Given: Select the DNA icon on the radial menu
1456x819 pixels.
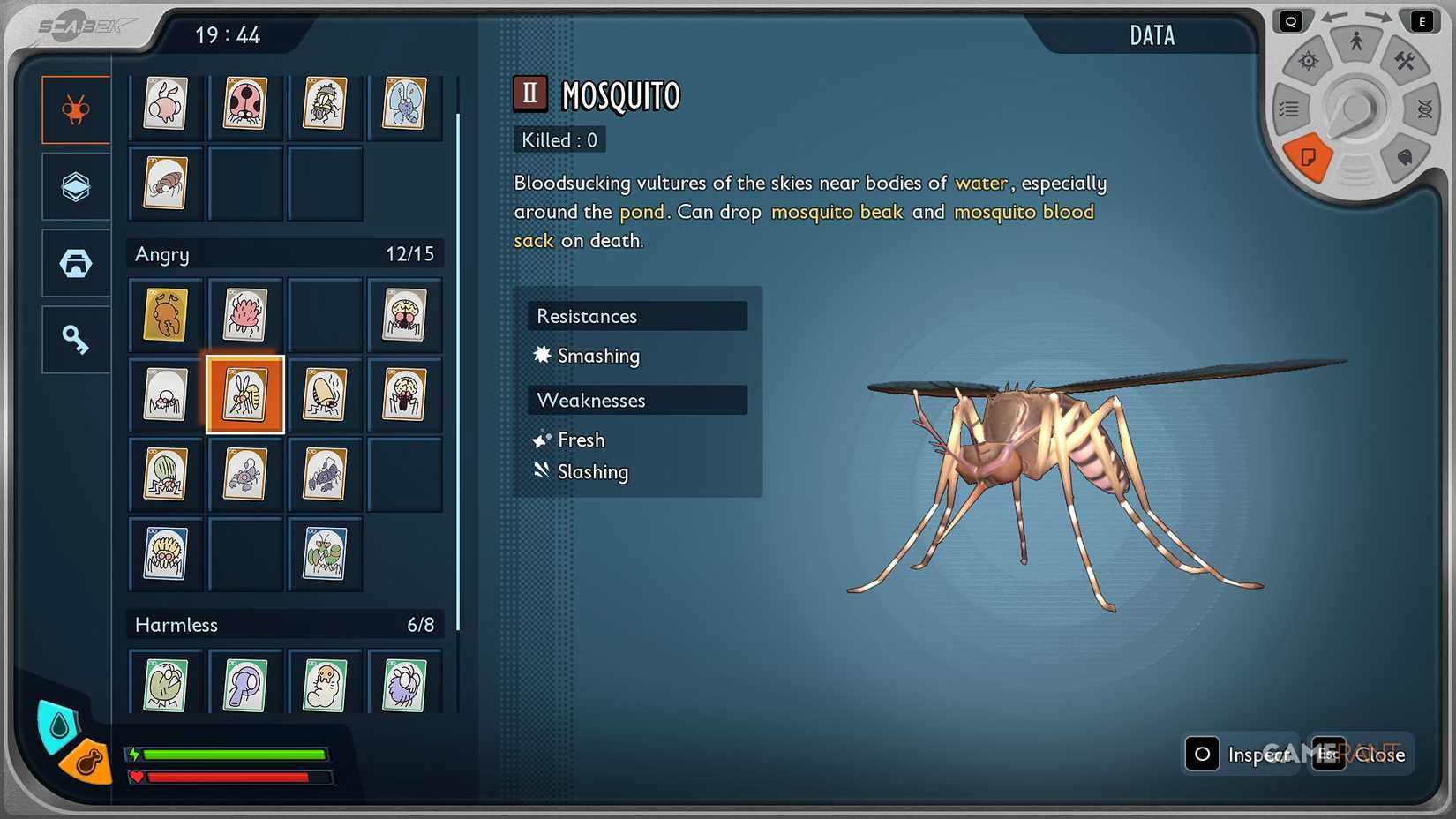Looking at the screenshot, I should pyautogui.click(x=1423, y=109).
